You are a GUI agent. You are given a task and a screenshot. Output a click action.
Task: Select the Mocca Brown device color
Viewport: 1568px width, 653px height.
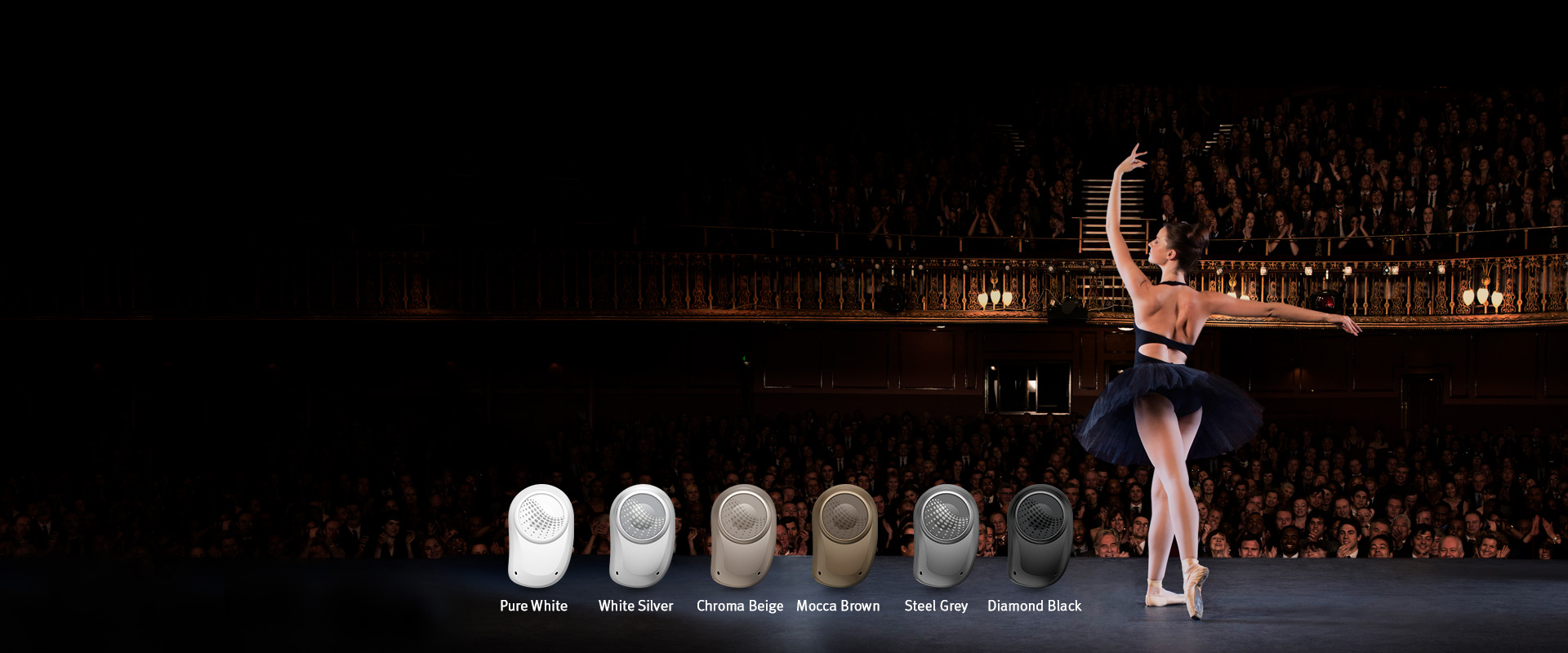tap(844, 535)
